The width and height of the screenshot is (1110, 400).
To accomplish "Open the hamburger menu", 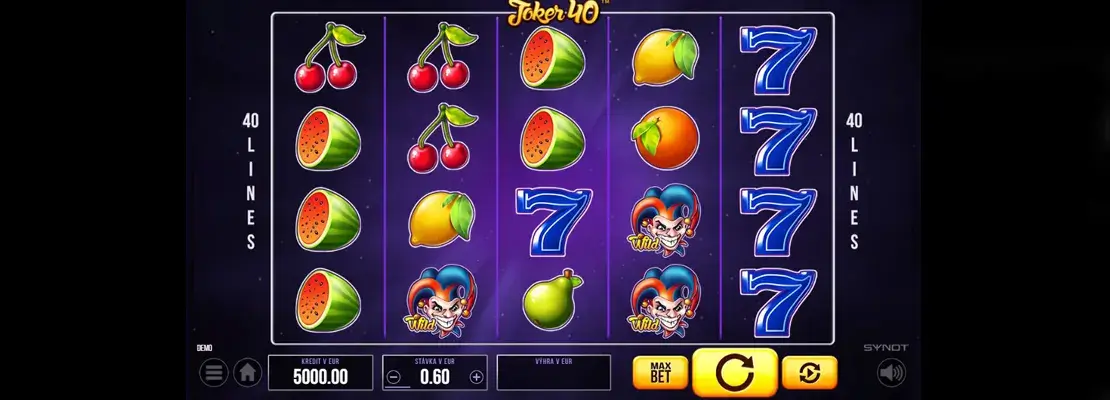I will [213, 373].
